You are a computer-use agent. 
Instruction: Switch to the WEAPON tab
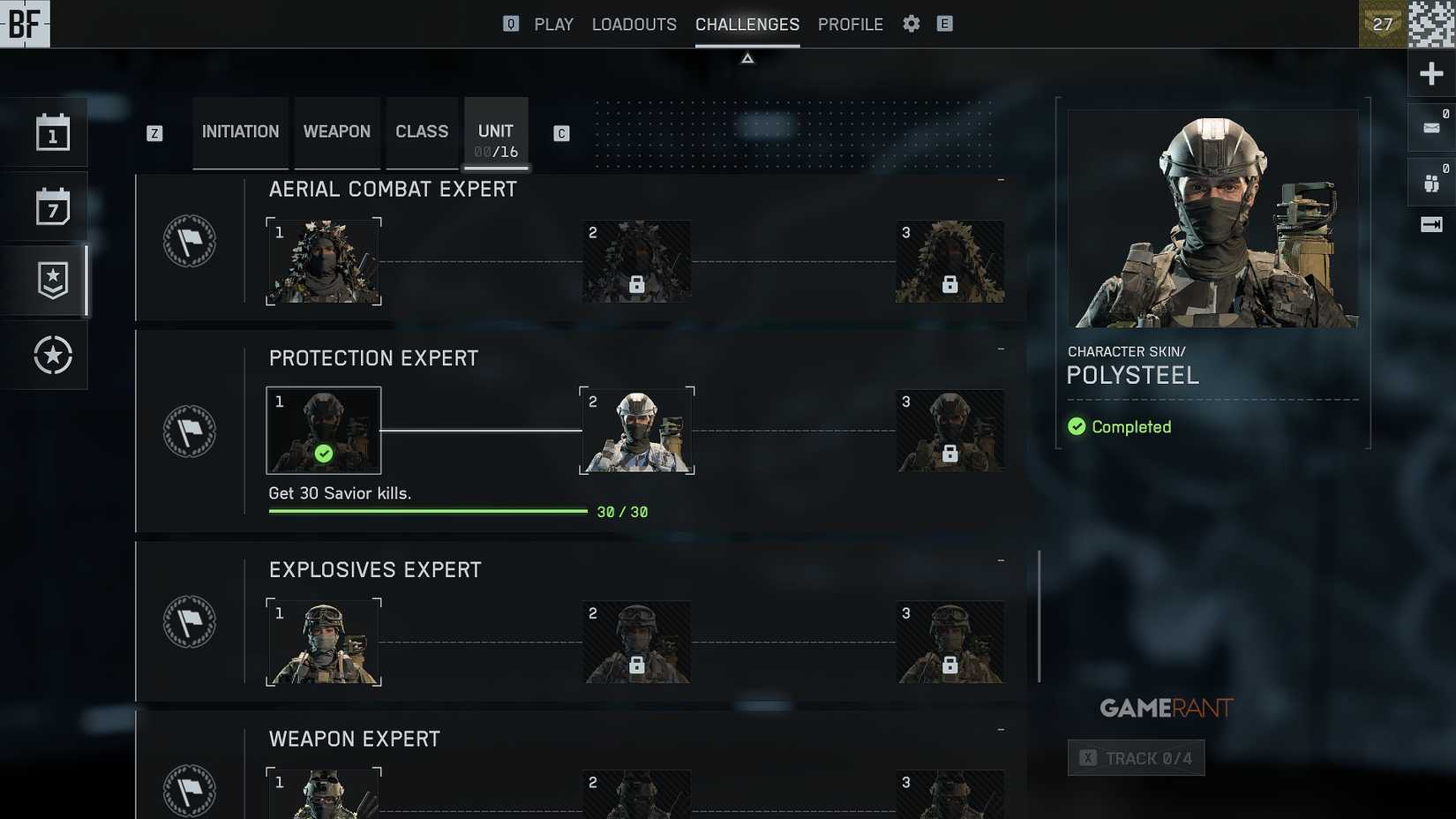tap(336, 131)
